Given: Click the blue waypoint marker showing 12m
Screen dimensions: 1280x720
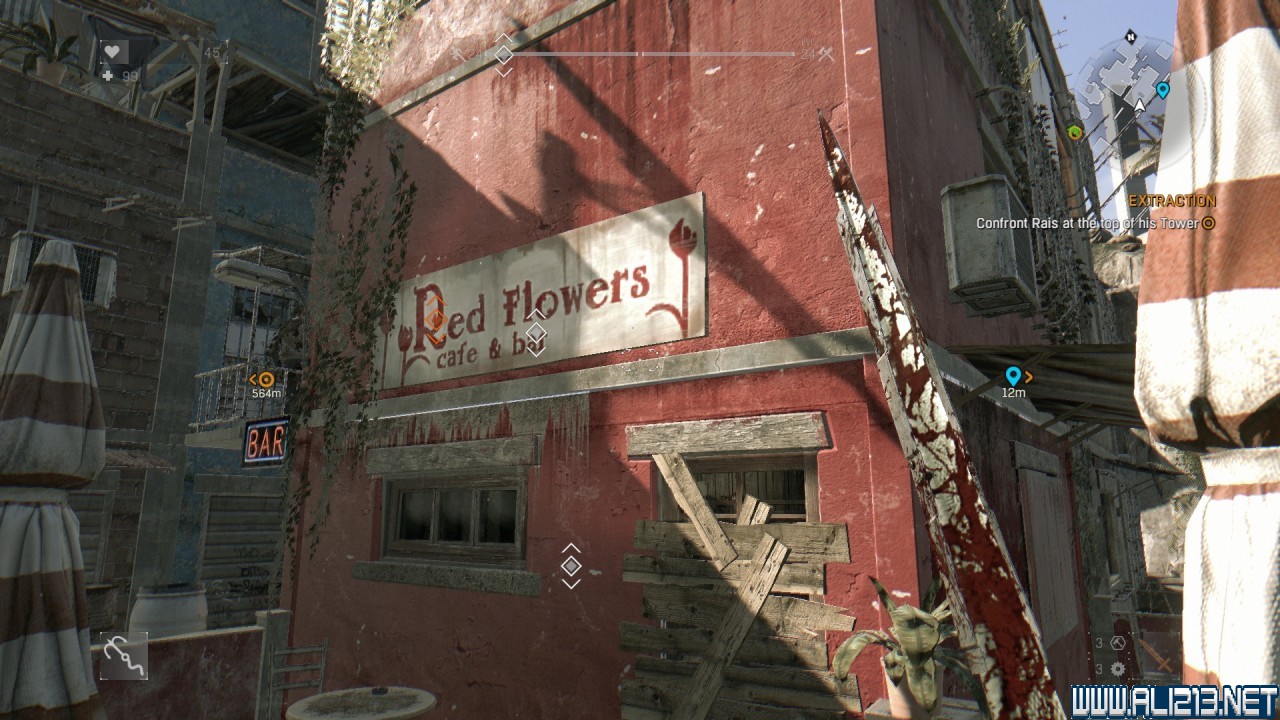Looking at the screenshot, I should coord(1013,376).
